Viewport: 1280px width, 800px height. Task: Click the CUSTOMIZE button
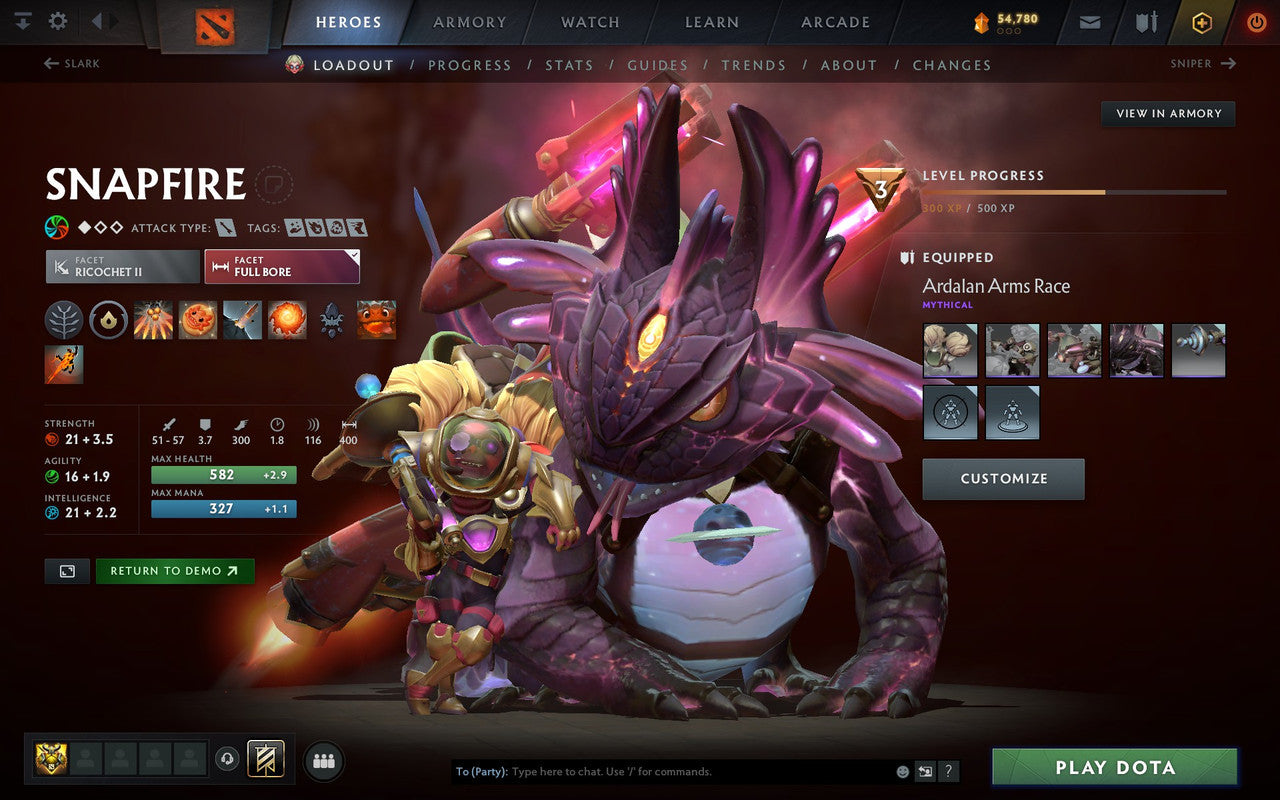(1003, 479)
